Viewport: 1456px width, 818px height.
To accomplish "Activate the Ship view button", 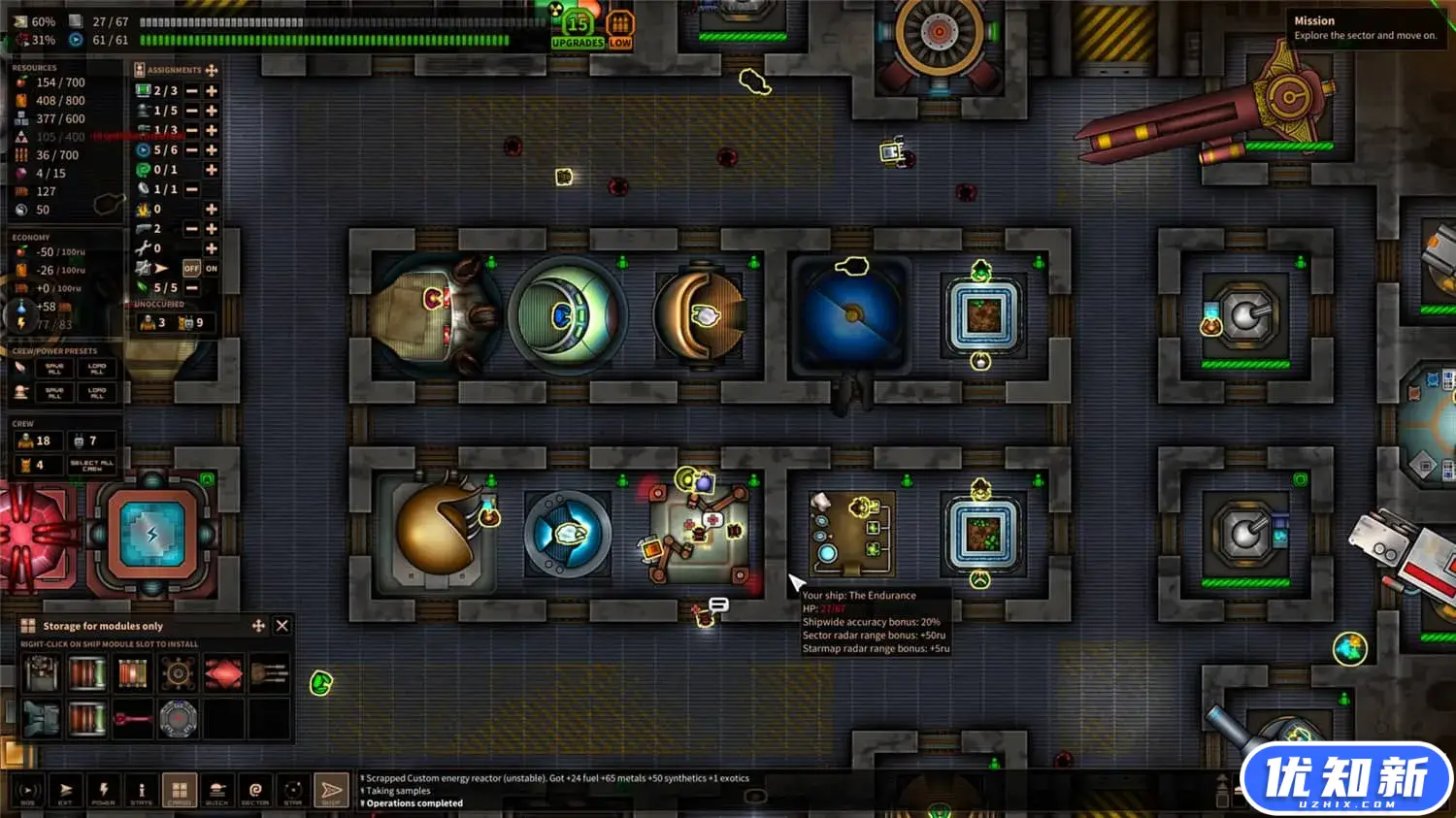I will tap(331, 791).
